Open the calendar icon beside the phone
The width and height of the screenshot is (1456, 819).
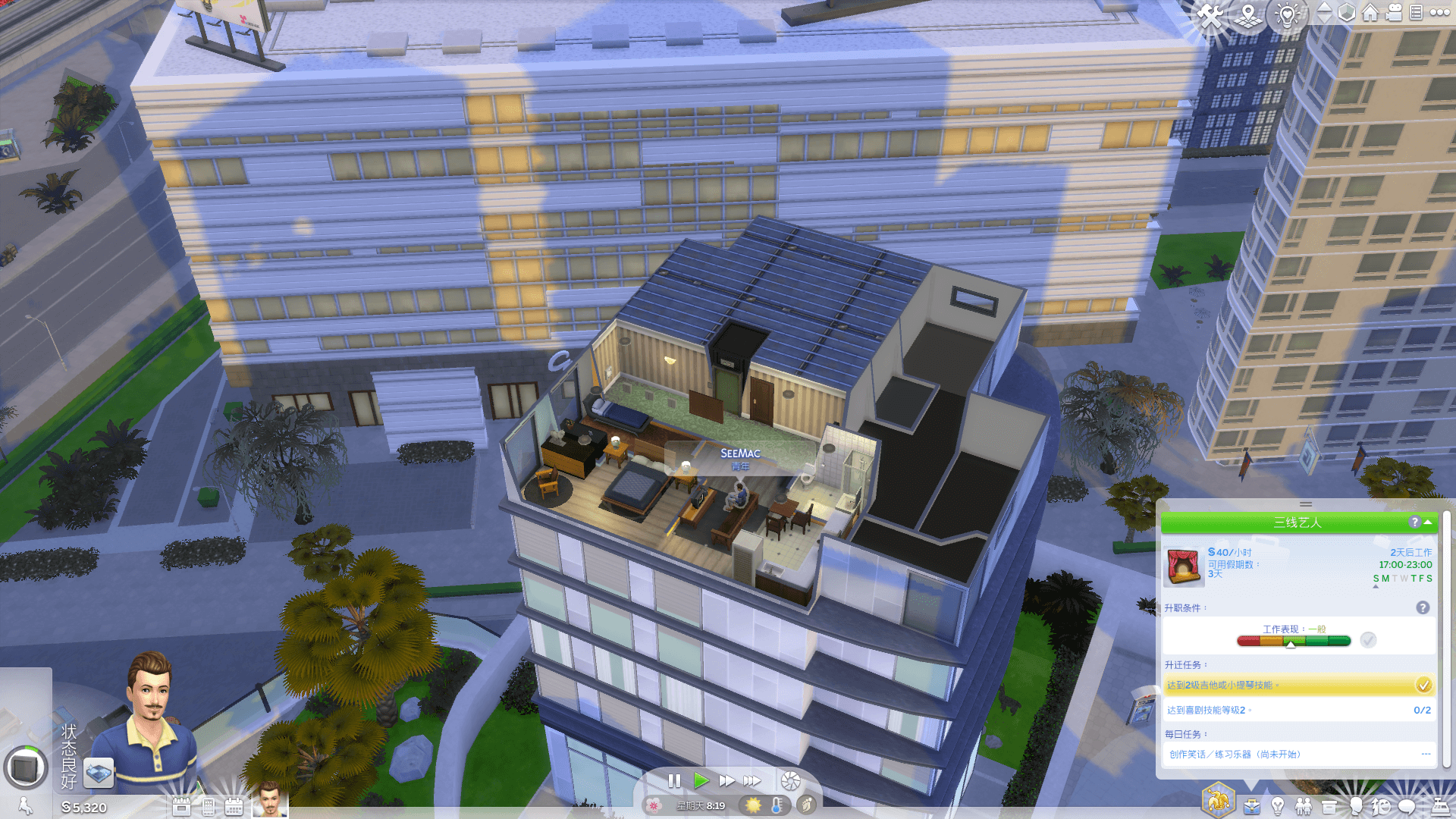[234, 807]
